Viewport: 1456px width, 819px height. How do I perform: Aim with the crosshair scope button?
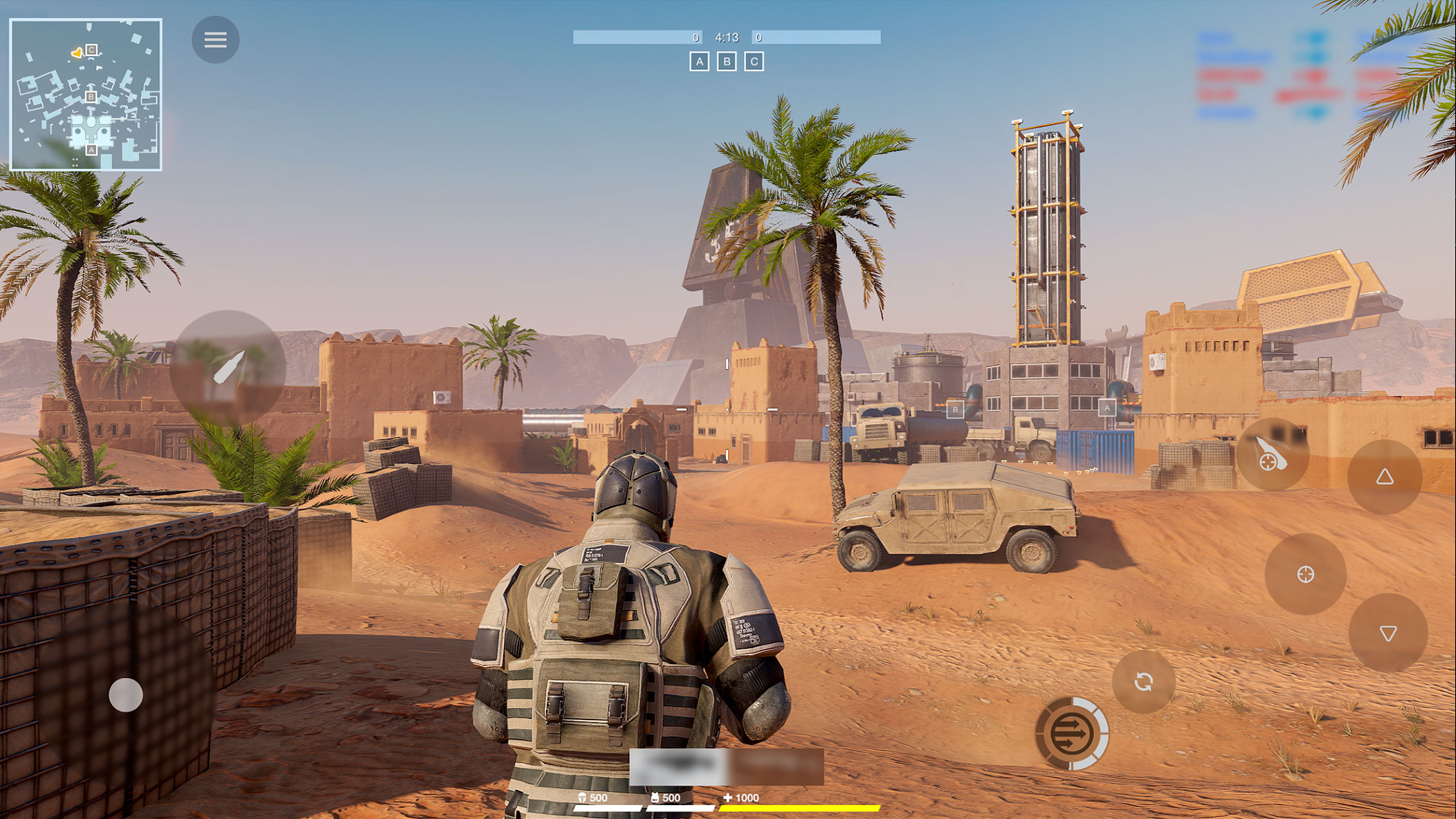pos(1305,574)
